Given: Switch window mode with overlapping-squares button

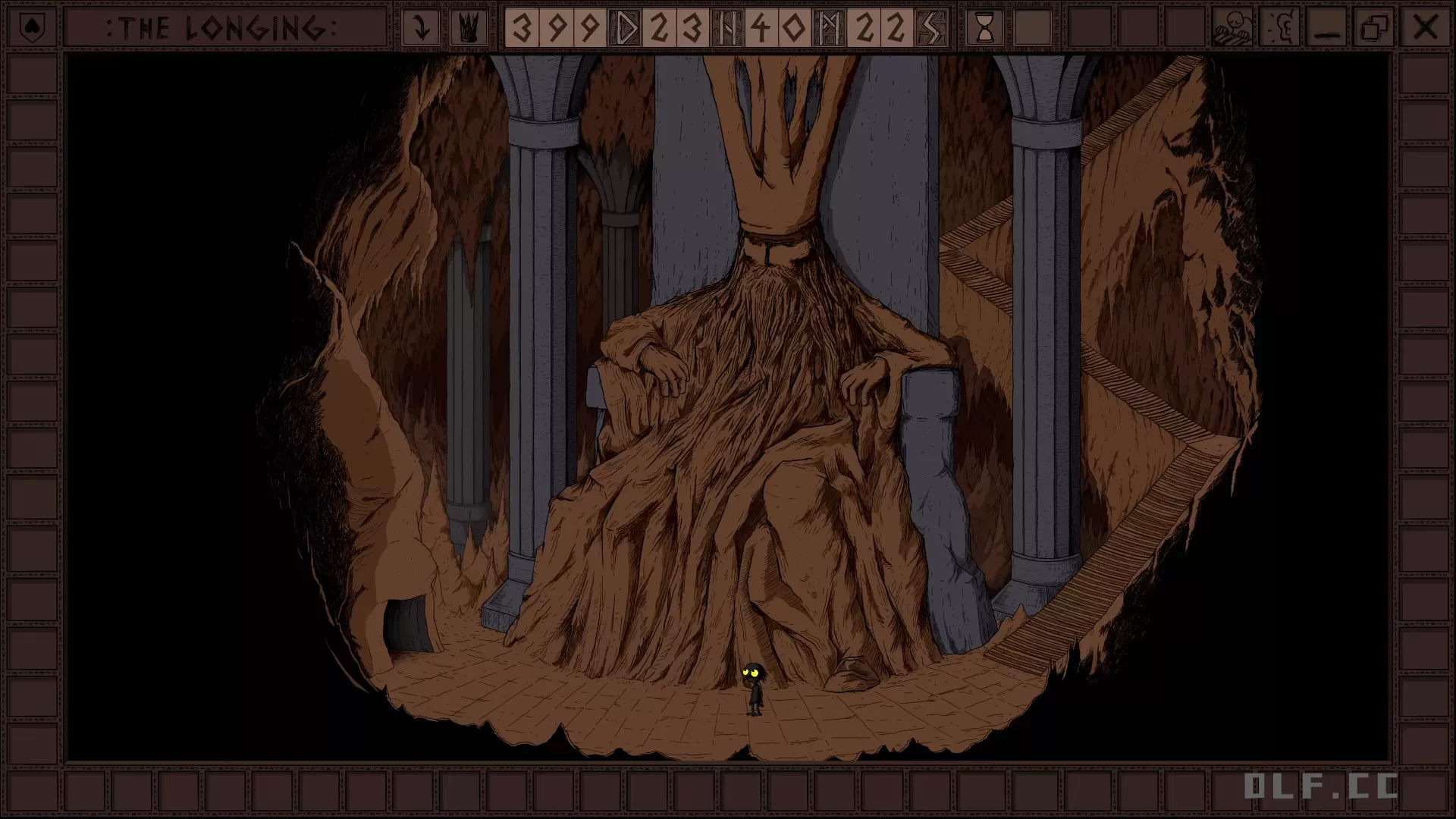Looking at the screenshot, I should [x=1375, y=28].
